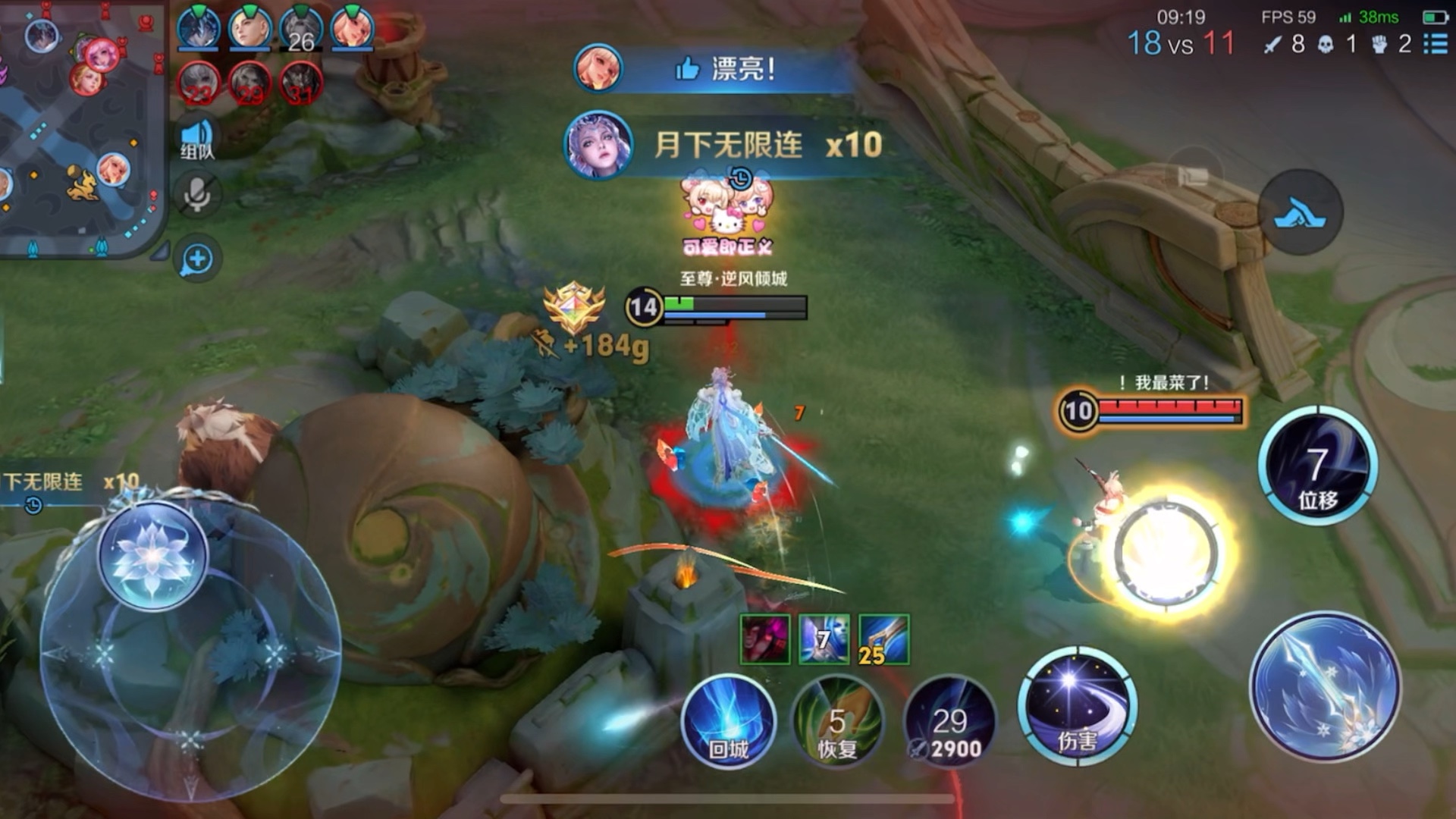1456x819 pixels.
Task: Tap the minimap
Action: (82, 129)
